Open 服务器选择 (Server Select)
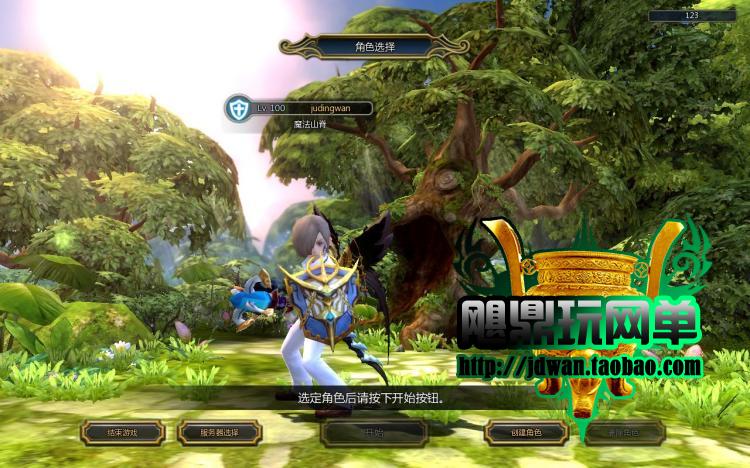 (220, 433)
